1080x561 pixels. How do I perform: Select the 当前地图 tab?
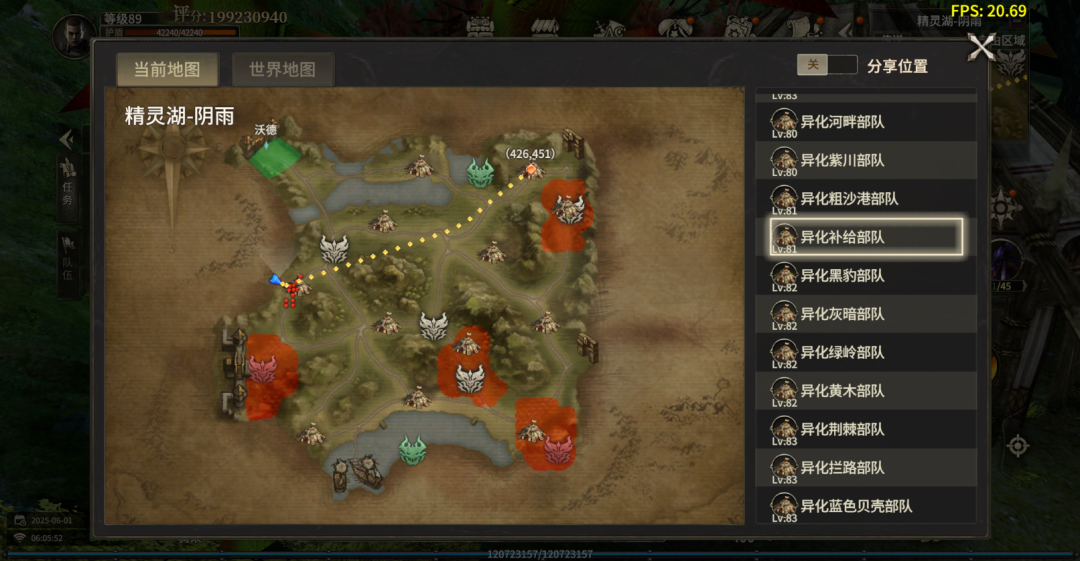[168, 70]
